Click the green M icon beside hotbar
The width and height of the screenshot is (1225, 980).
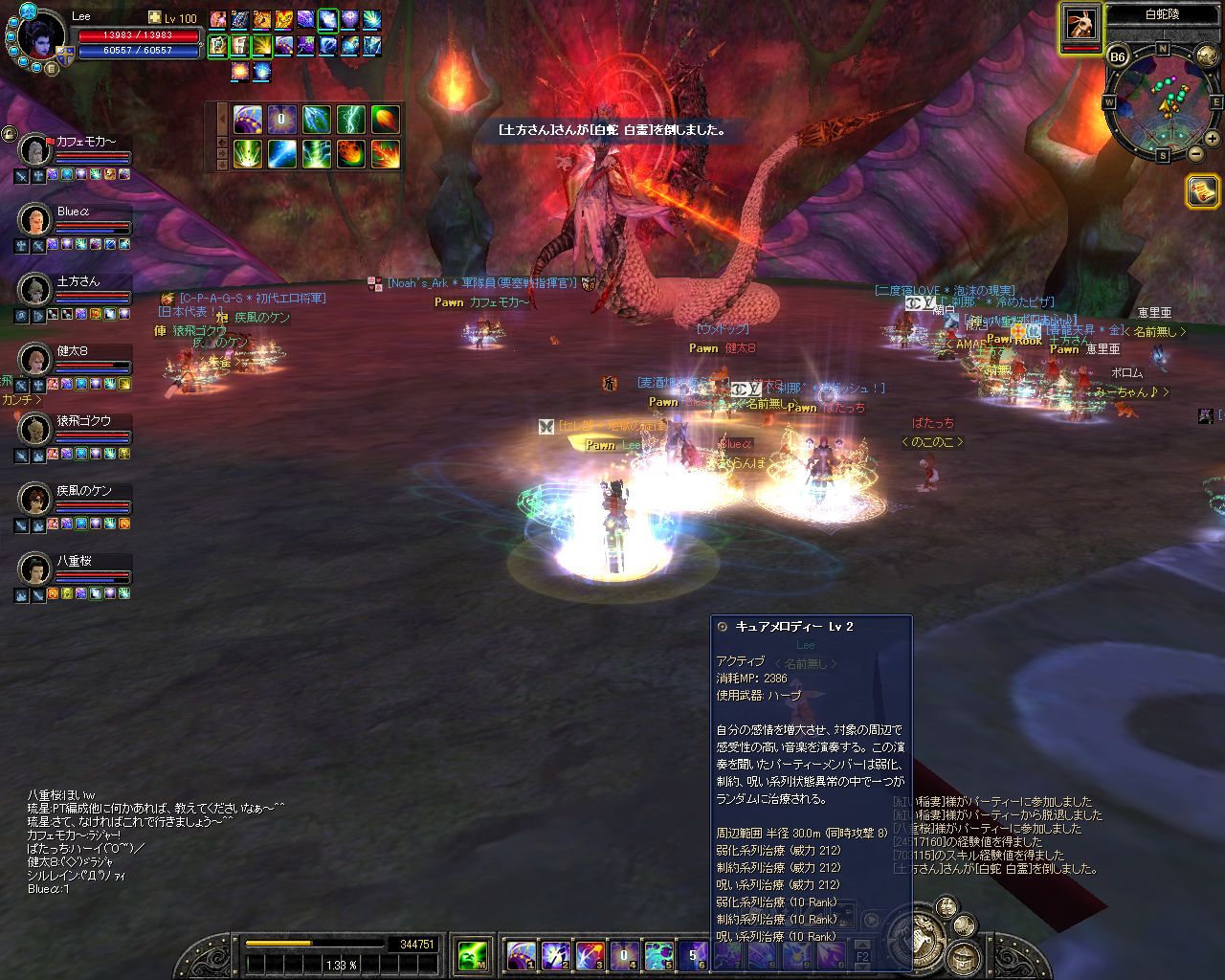coord(472,955)
